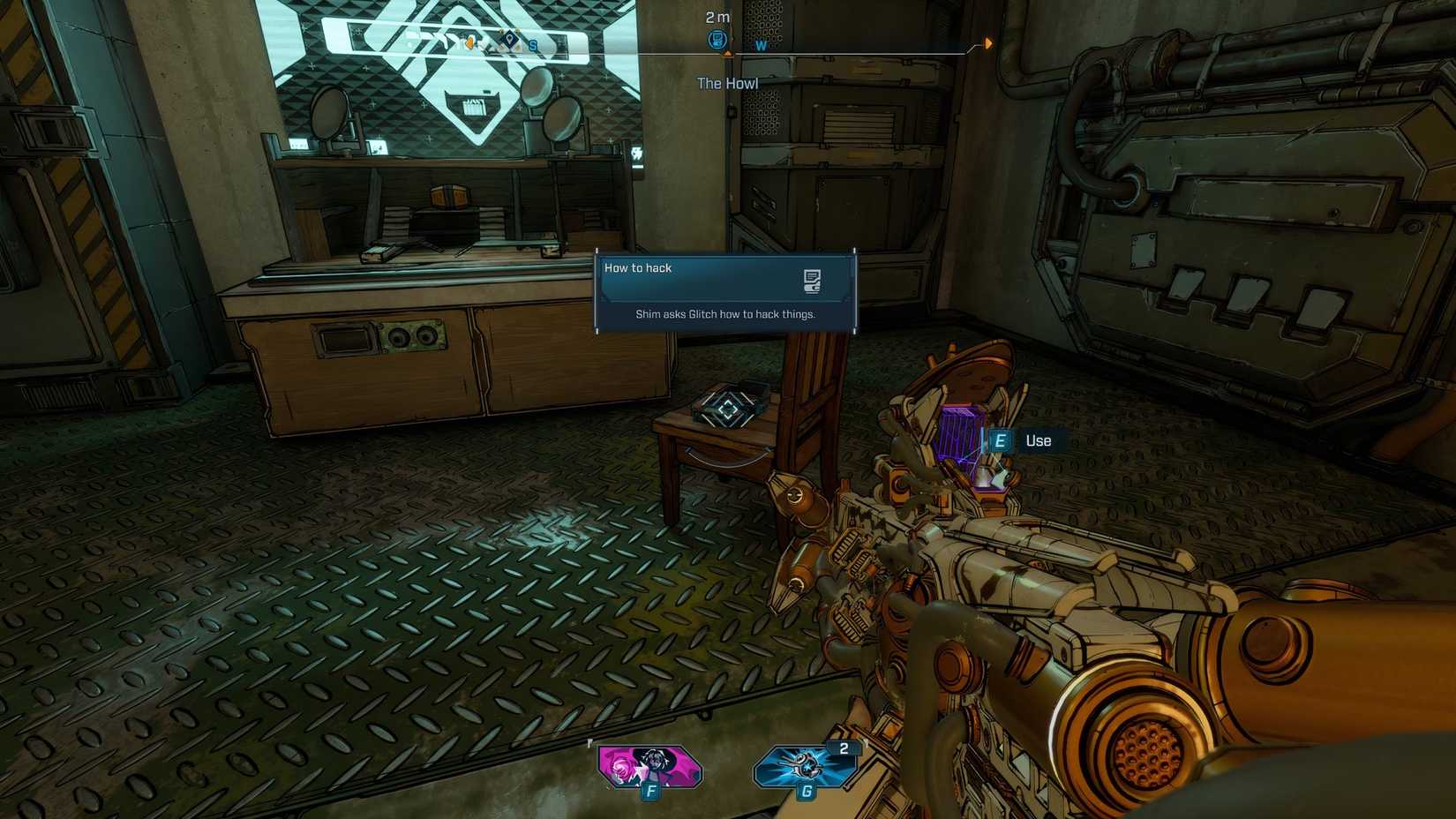1456x819 pixels.
Task: Click the F keybind badge under the action skill
Action: [651, 792]
